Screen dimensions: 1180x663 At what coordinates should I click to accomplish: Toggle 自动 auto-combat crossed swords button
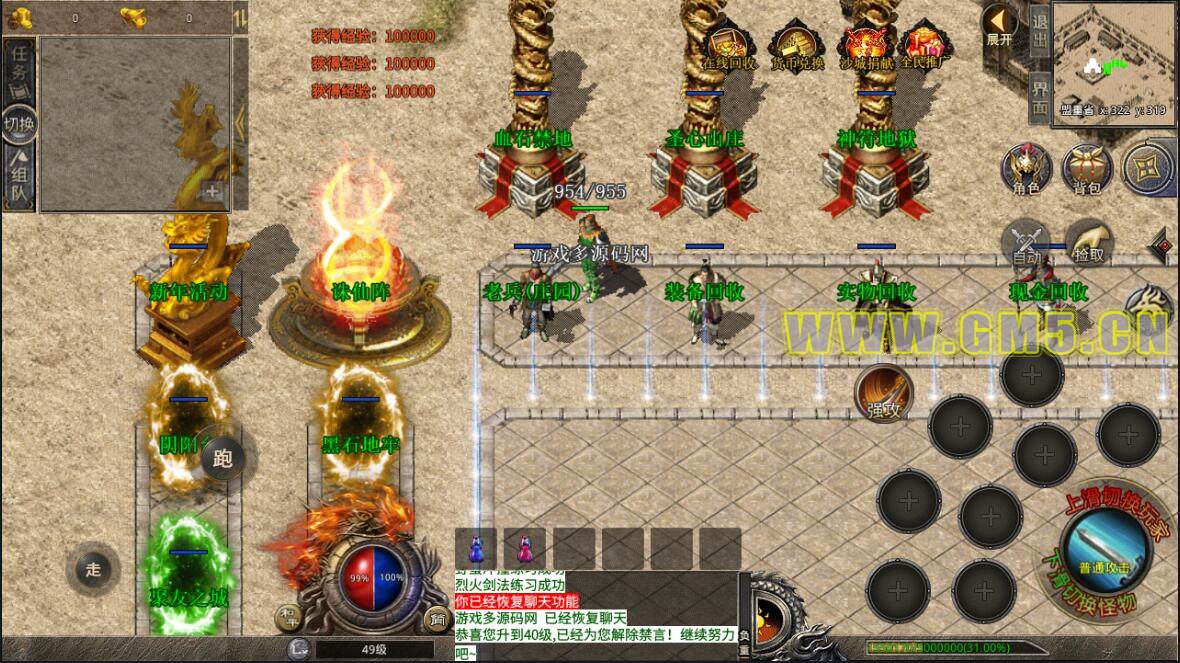pyautogui.click(x=1026, y=240)
